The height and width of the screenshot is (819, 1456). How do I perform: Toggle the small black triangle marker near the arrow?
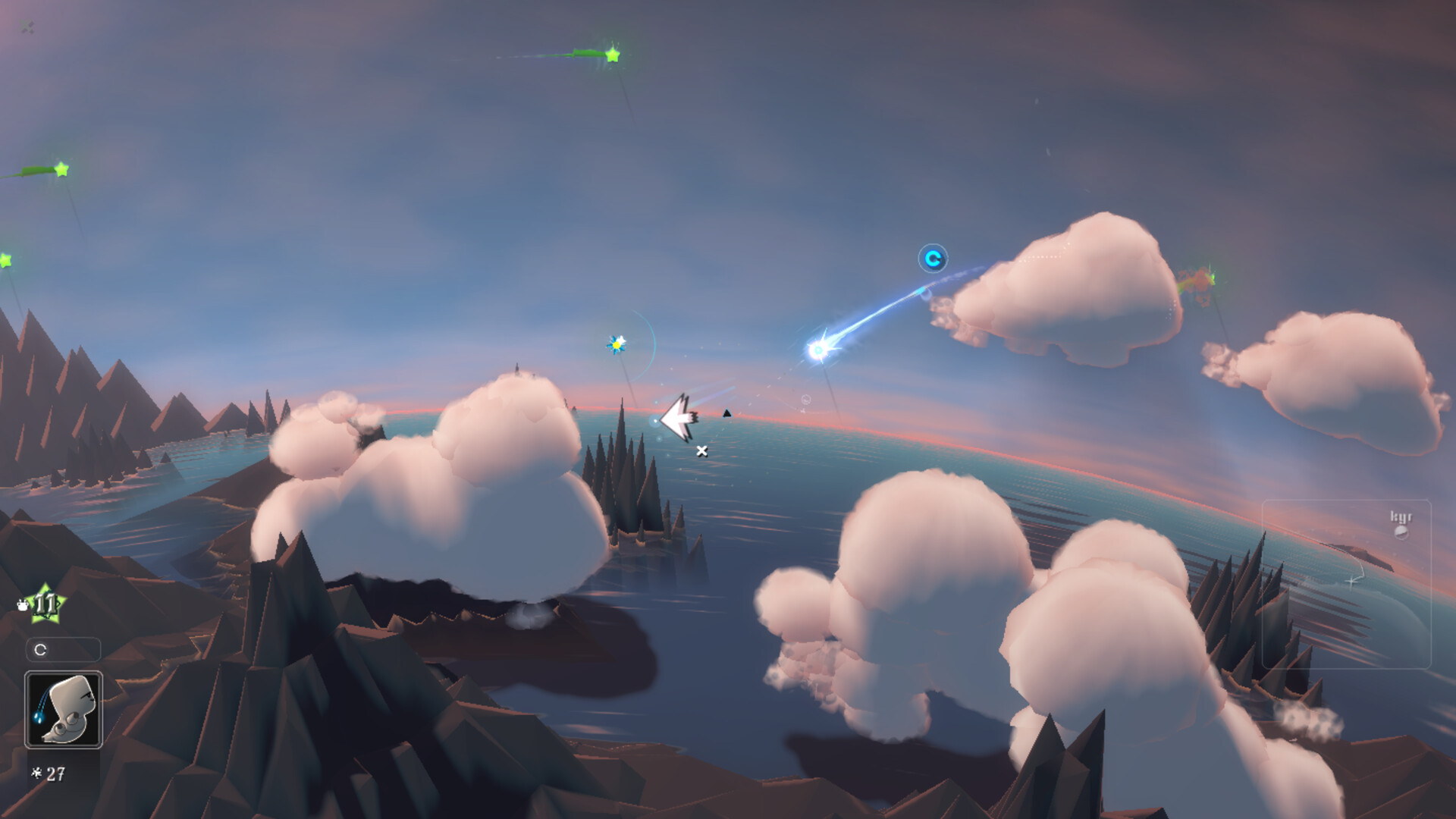click(726, 414)
